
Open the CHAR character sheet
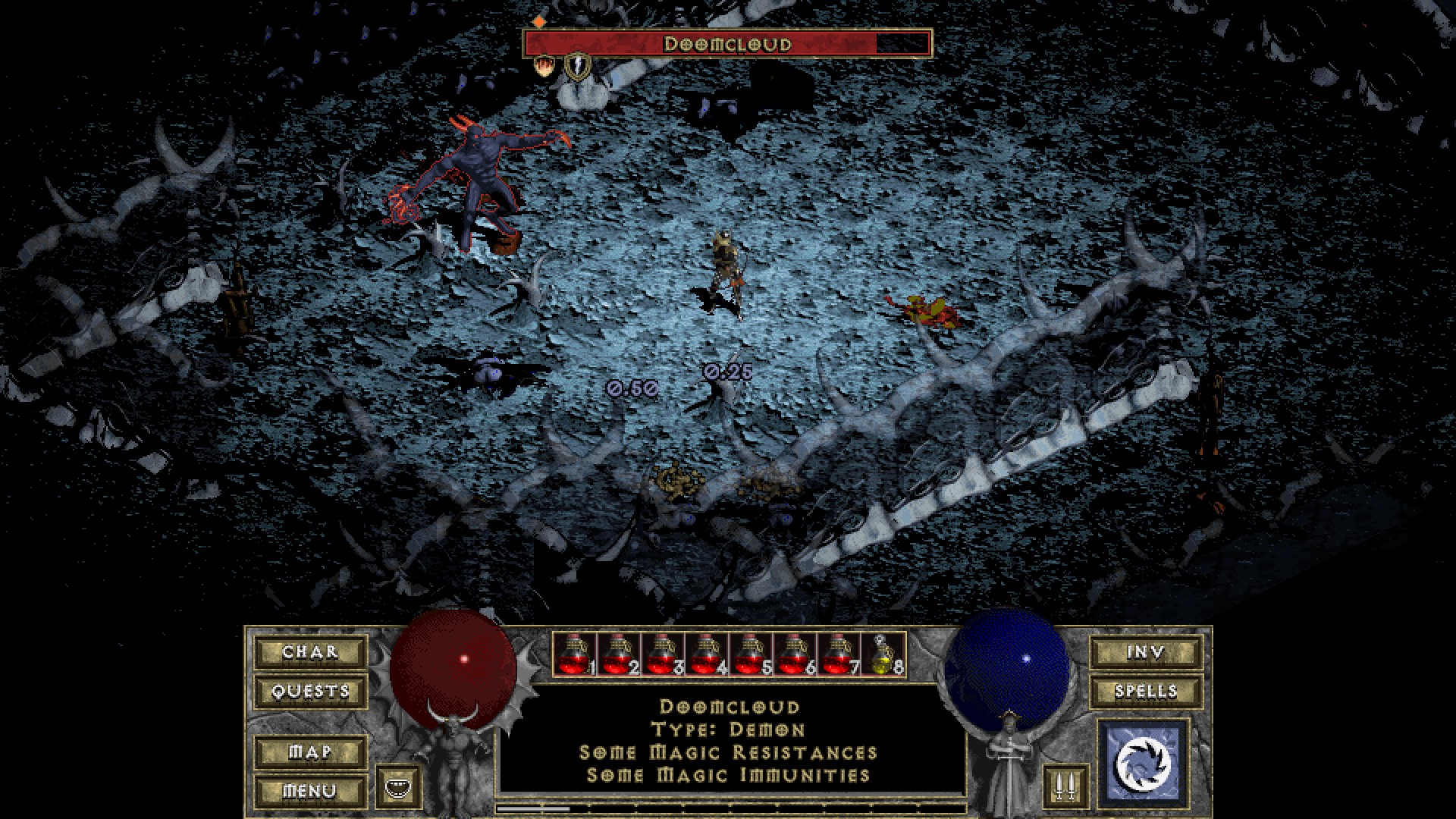coord(310,652)
